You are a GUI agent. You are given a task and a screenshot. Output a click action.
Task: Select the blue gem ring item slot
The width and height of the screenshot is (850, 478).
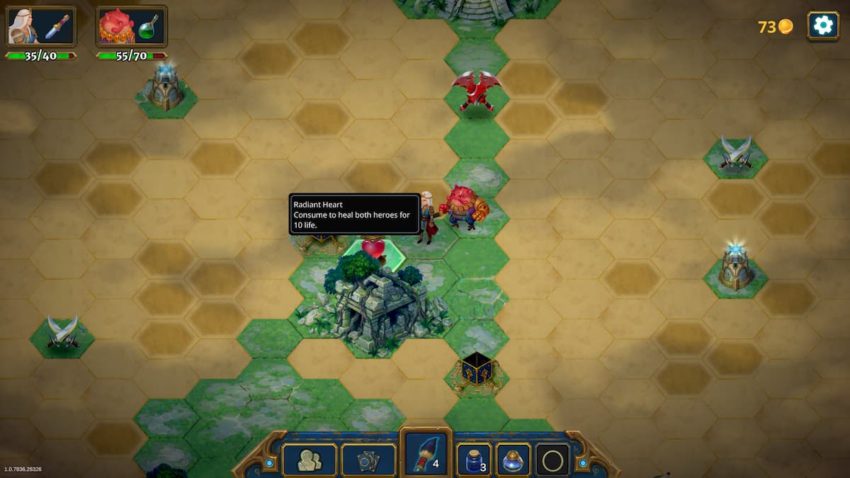513,459
